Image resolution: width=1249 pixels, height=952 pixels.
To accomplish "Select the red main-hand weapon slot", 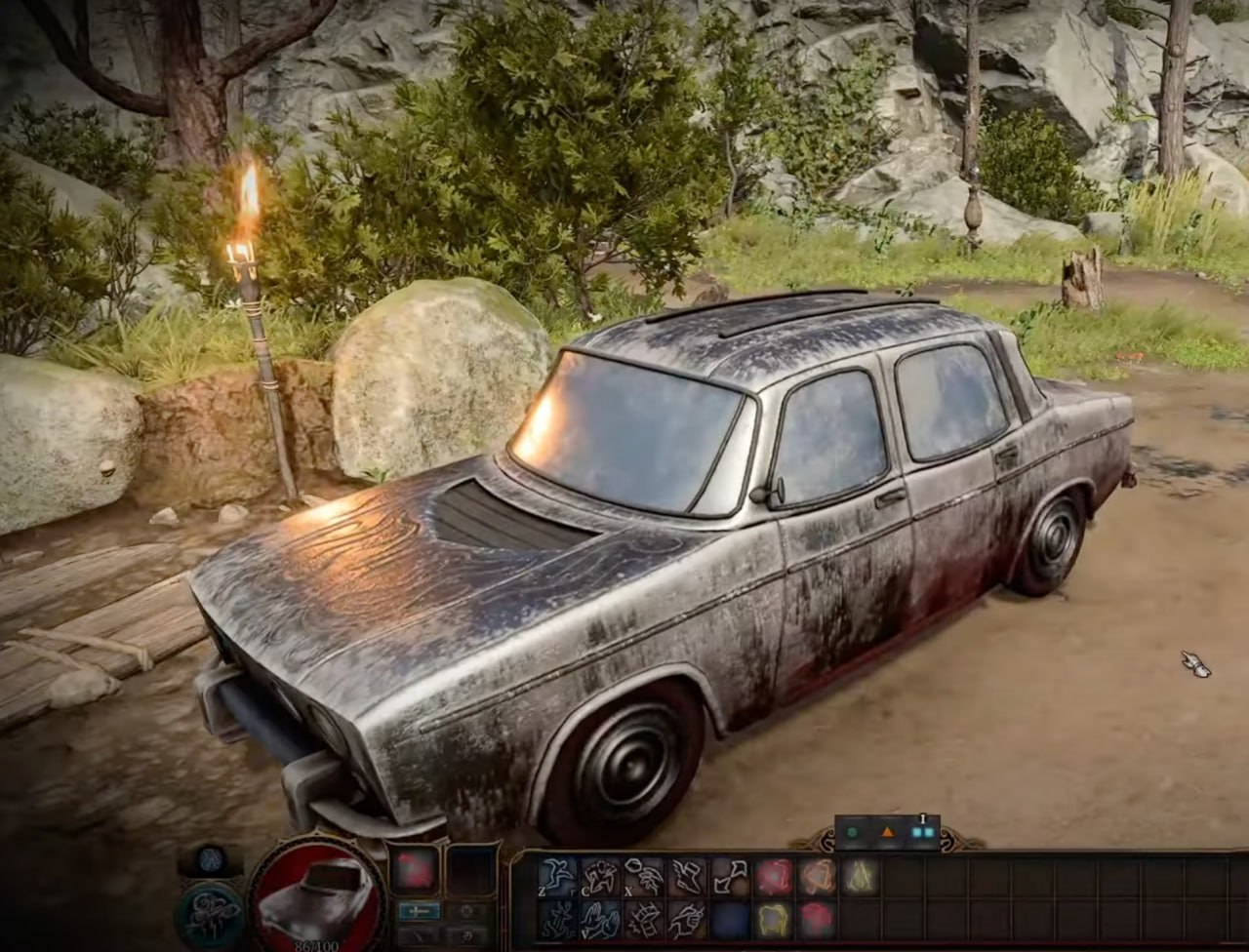I will (x=415, y=868).
